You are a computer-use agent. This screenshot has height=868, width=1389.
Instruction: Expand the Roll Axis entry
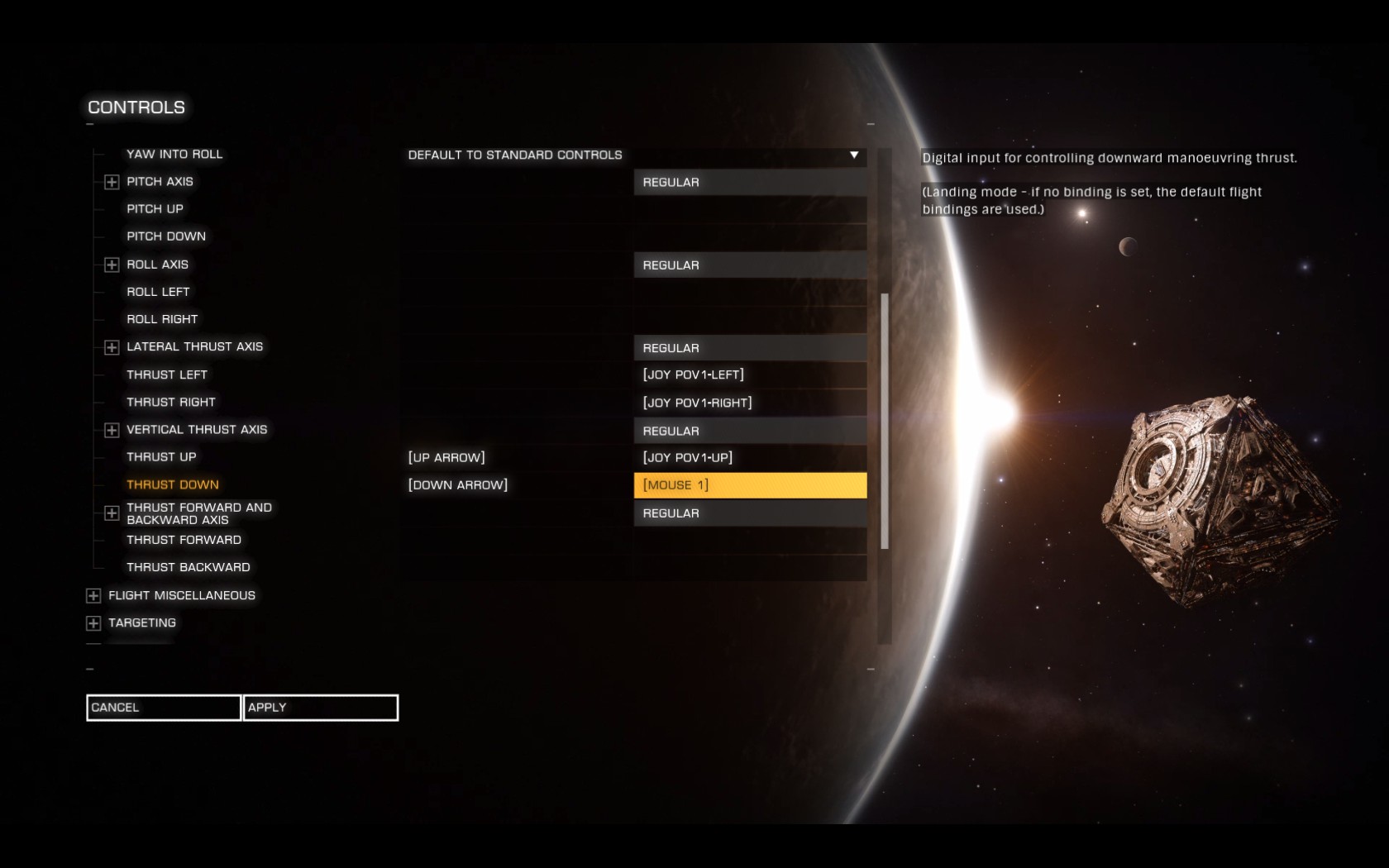click(112, 265)
